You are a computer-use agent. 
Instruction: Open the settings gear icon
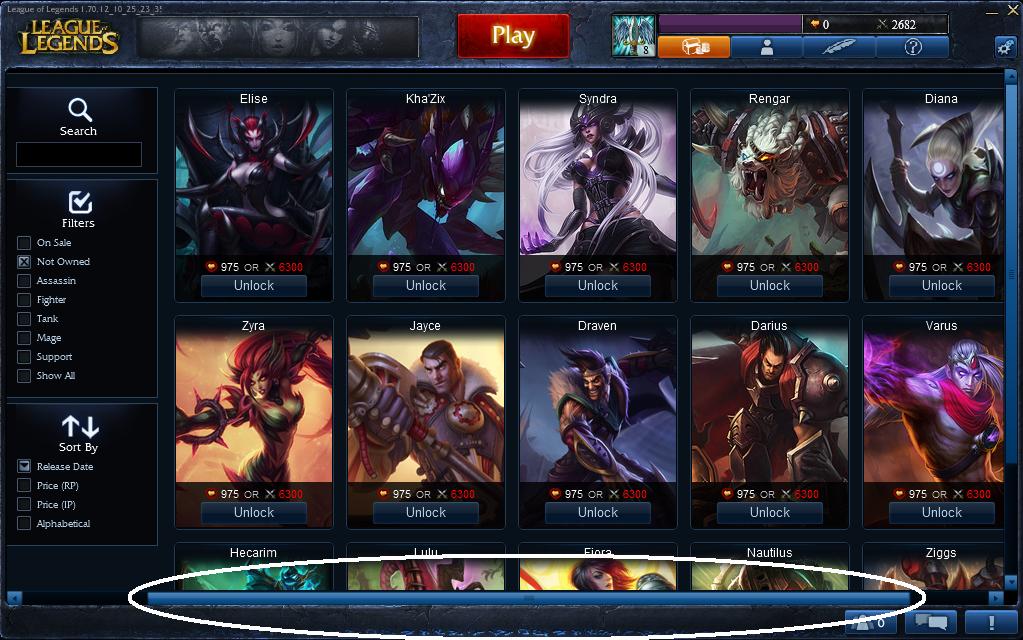(x=1005, y=46)
